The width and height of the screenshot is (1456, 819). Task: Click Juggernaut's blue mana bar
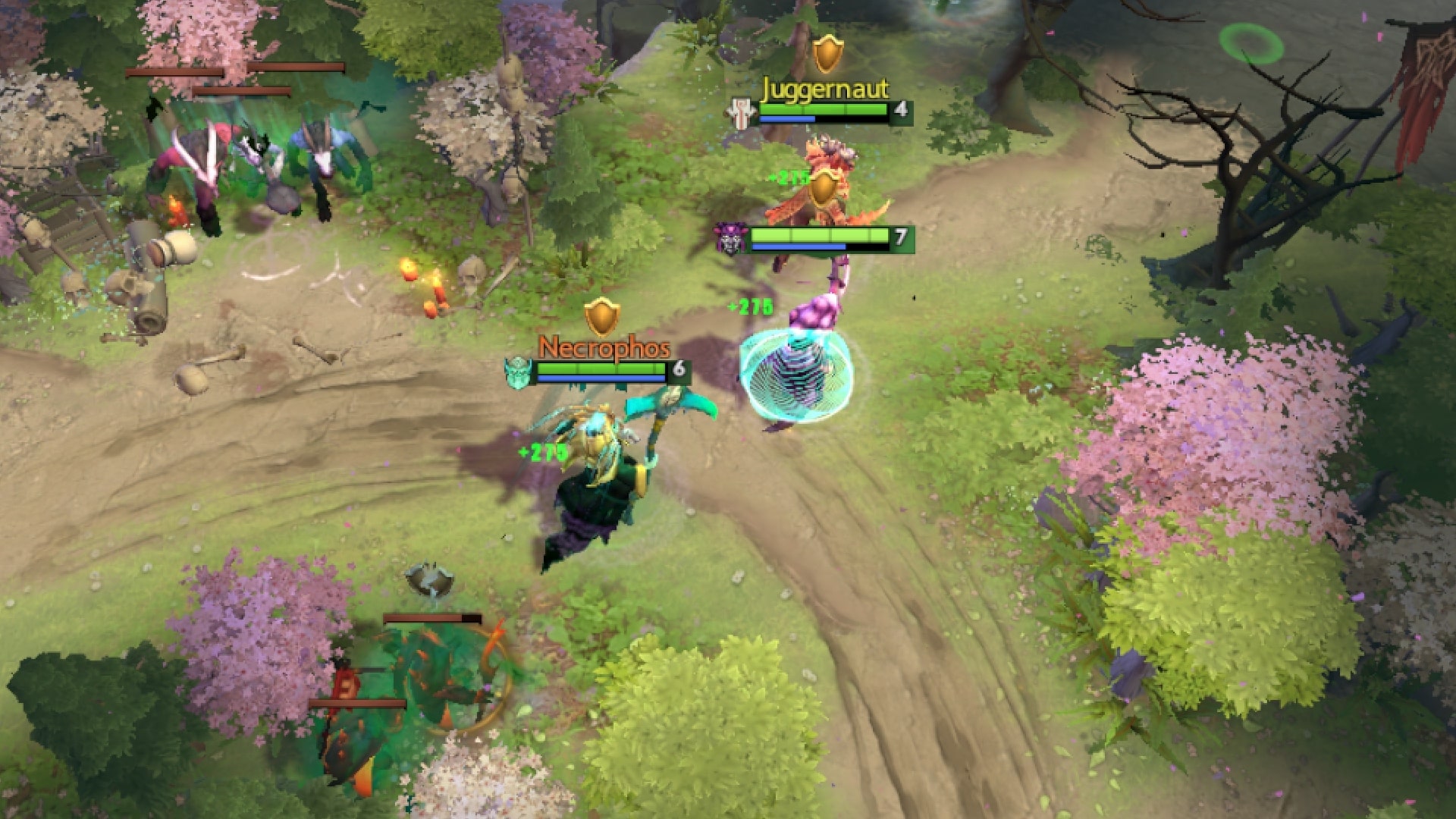(789, 118)
